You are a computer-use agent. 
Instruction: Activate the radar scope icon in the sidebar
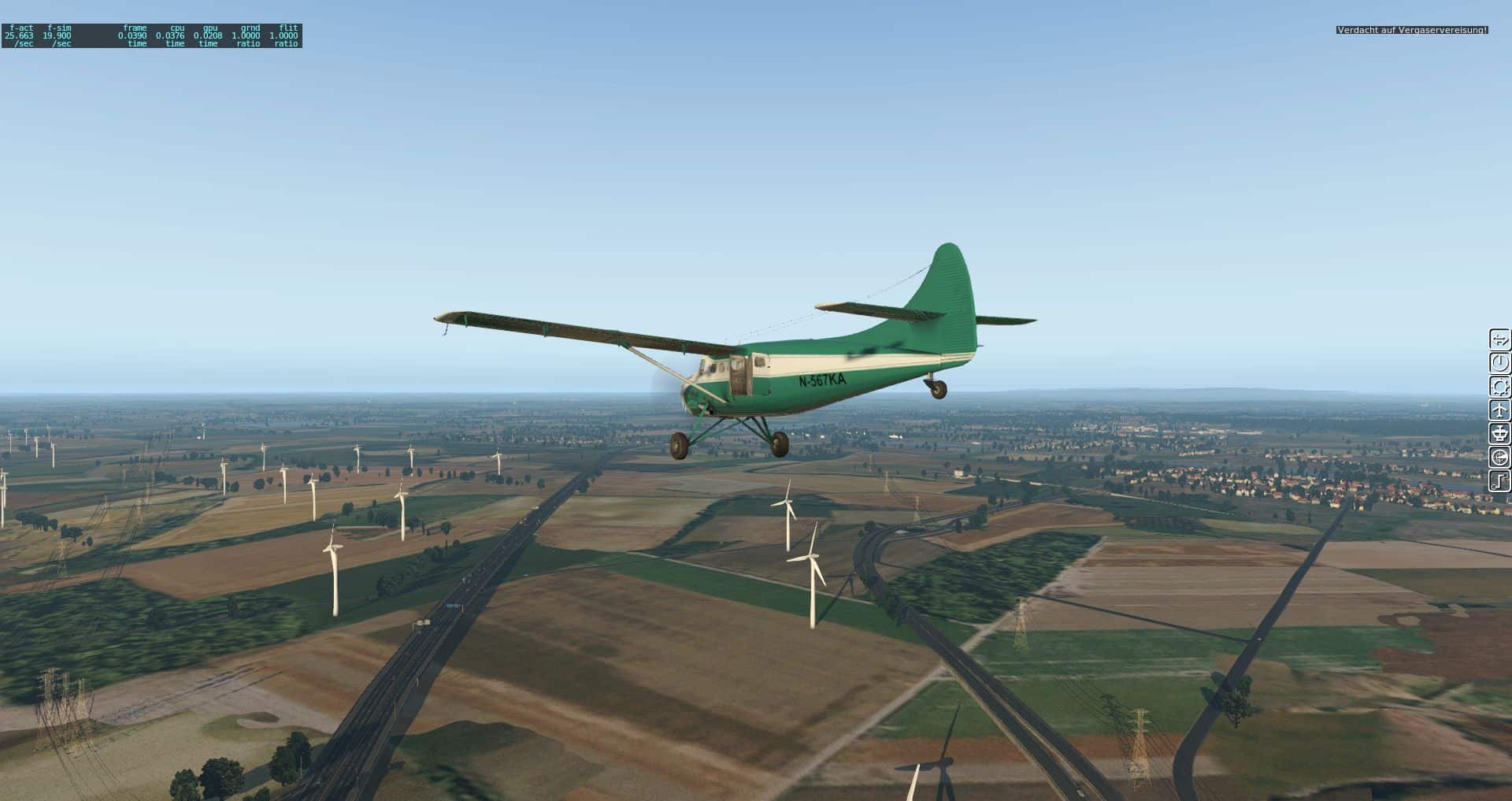point(1499,458)
